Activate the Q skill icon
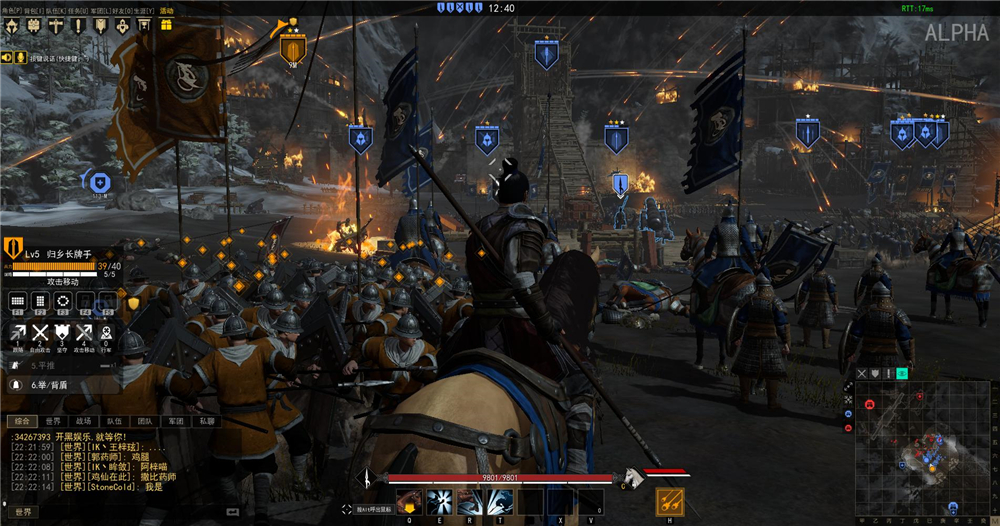The width and height of the screenshot is (1000, 526). (x=408, y=502)
